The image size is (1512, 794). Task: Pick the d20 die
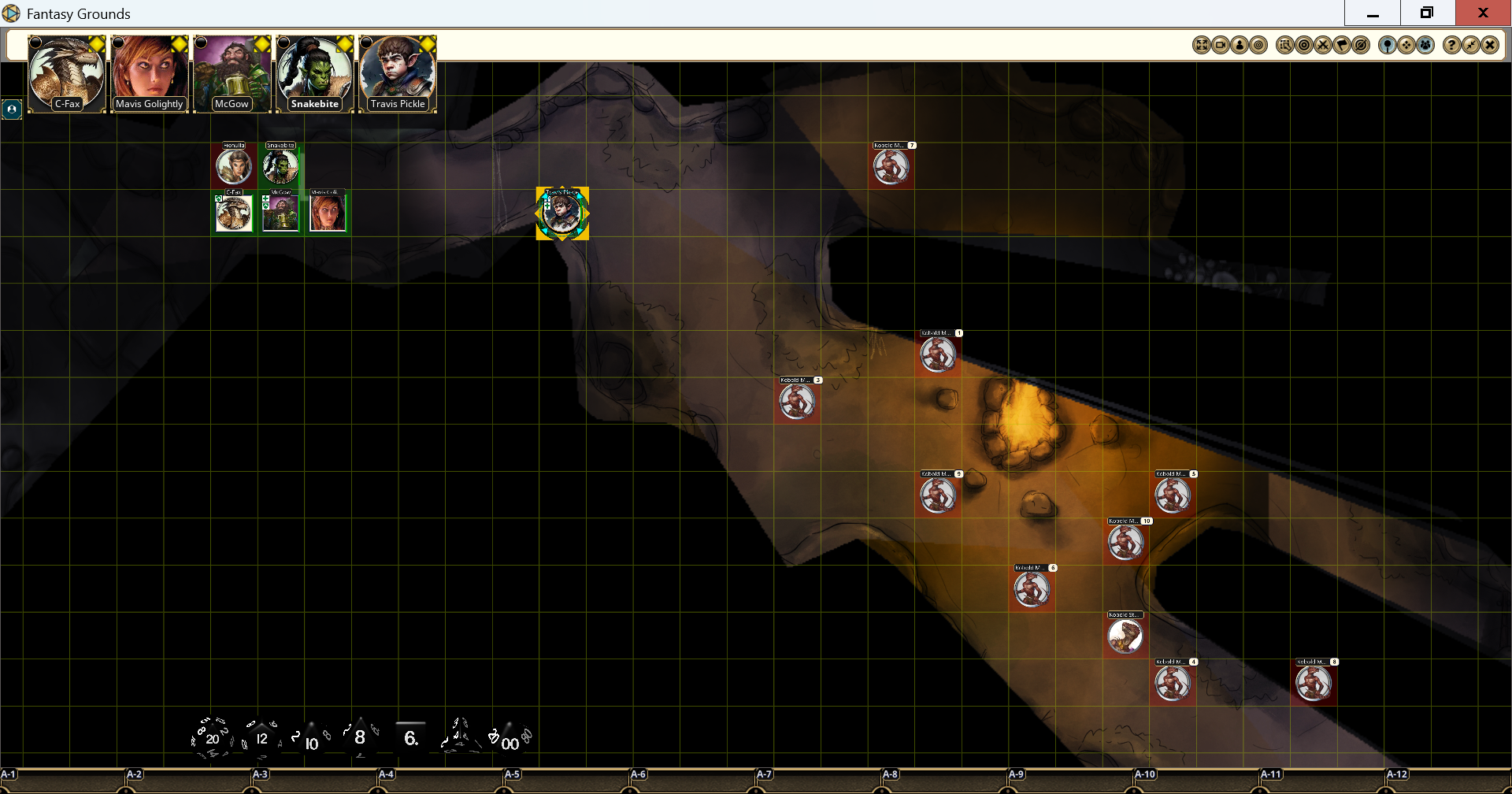click(212, 738)
